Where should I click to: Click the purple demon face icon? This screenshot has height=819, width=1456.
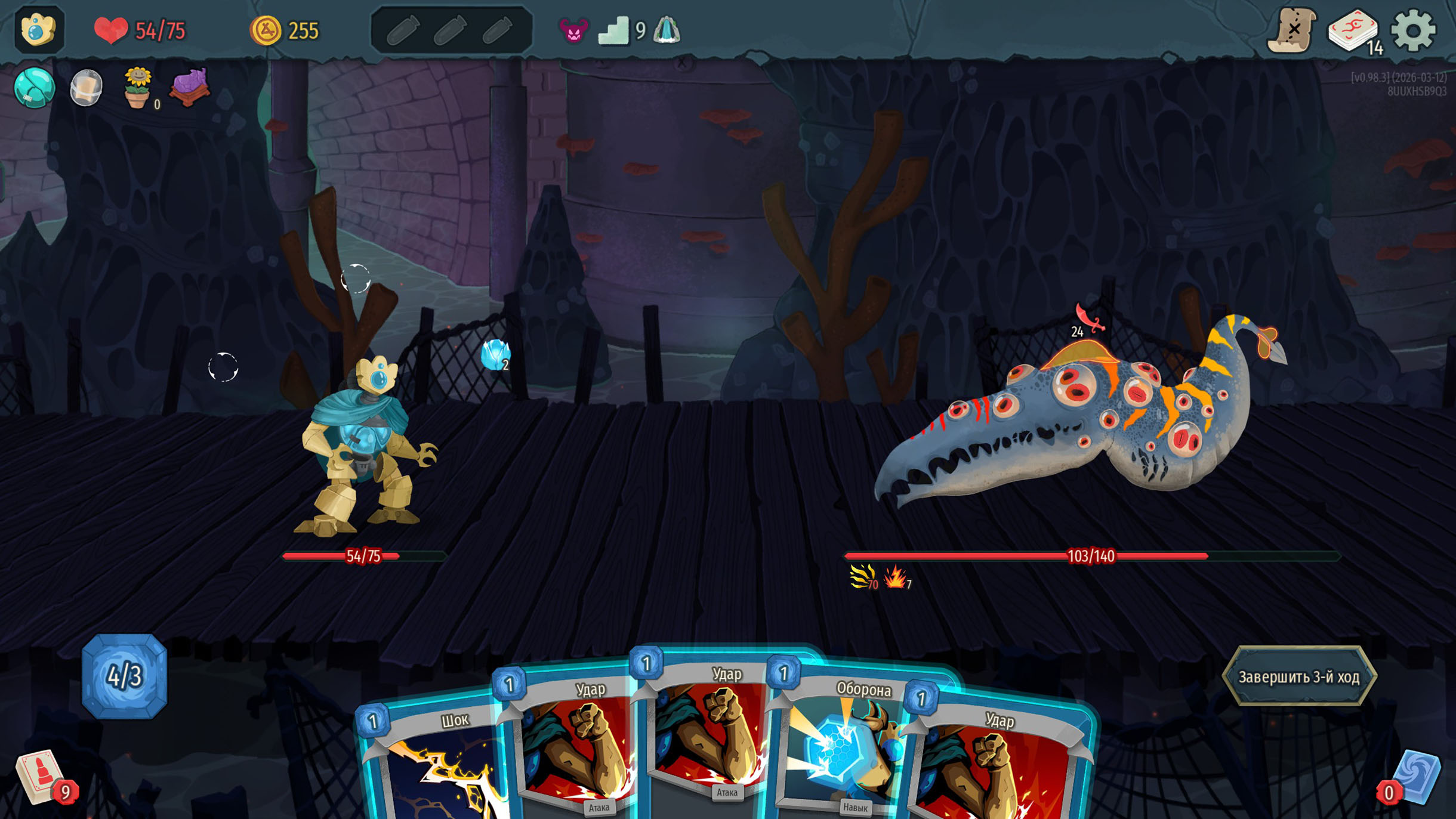point(573,30)
